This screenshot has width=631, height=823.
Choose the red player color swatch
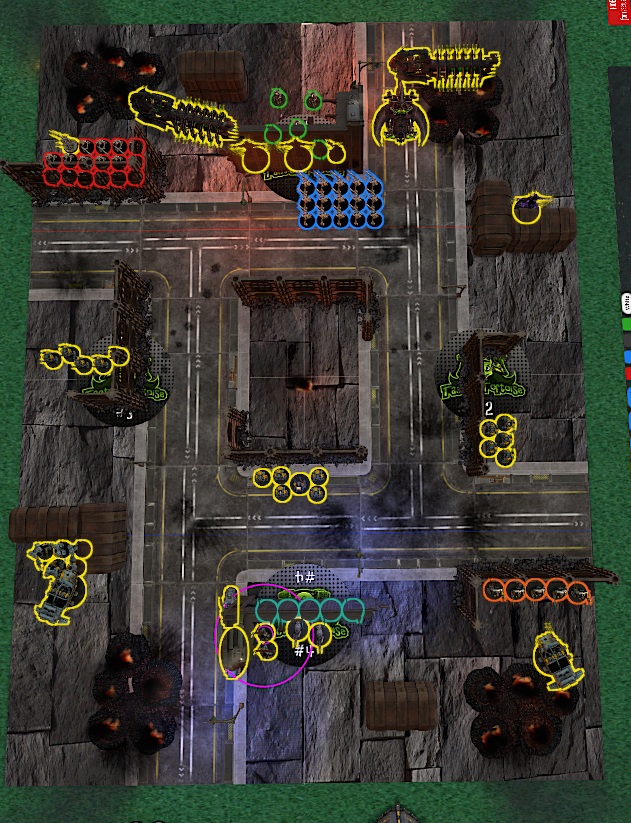(x=627, y=373)
